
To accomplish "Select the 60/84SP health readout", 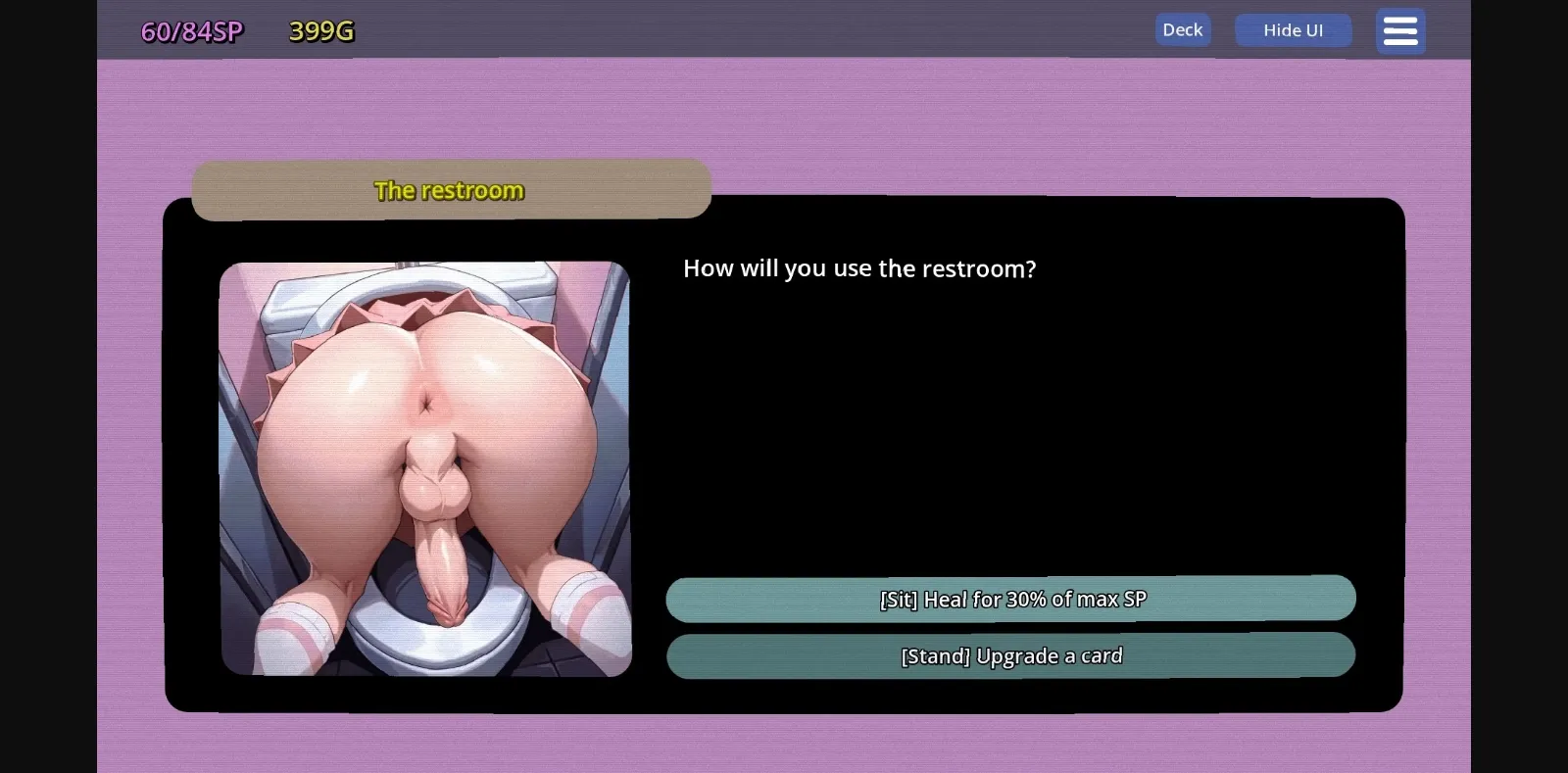I will [189, 30].
